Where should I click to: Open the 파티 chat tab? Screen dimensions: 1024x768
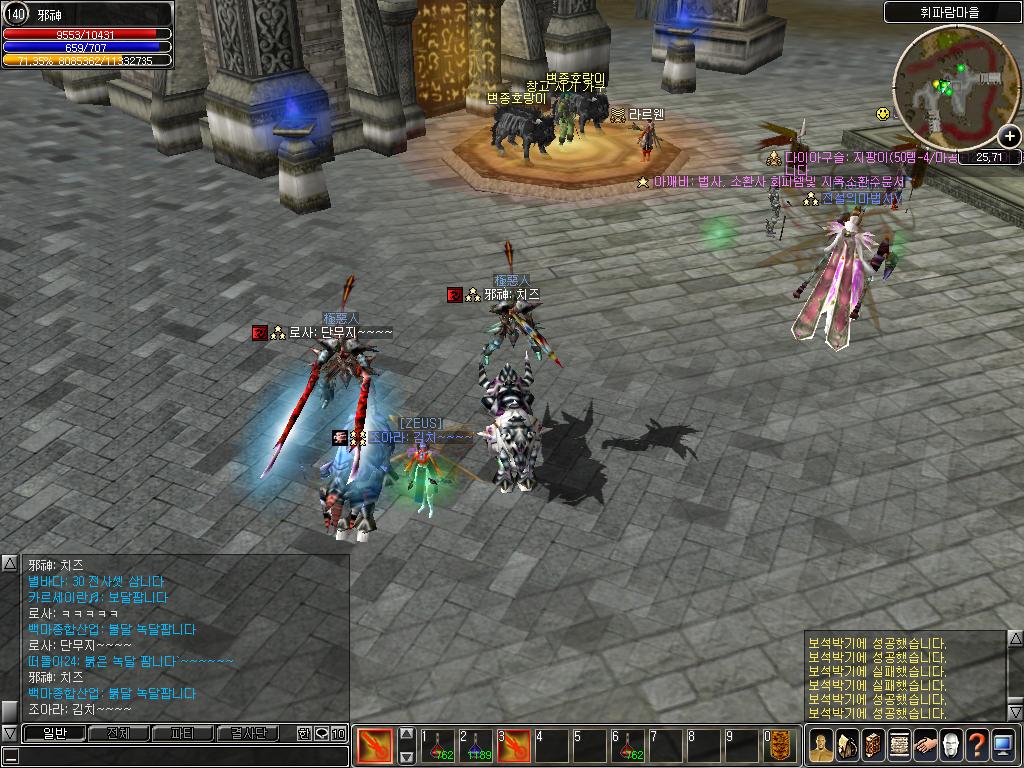182,734
